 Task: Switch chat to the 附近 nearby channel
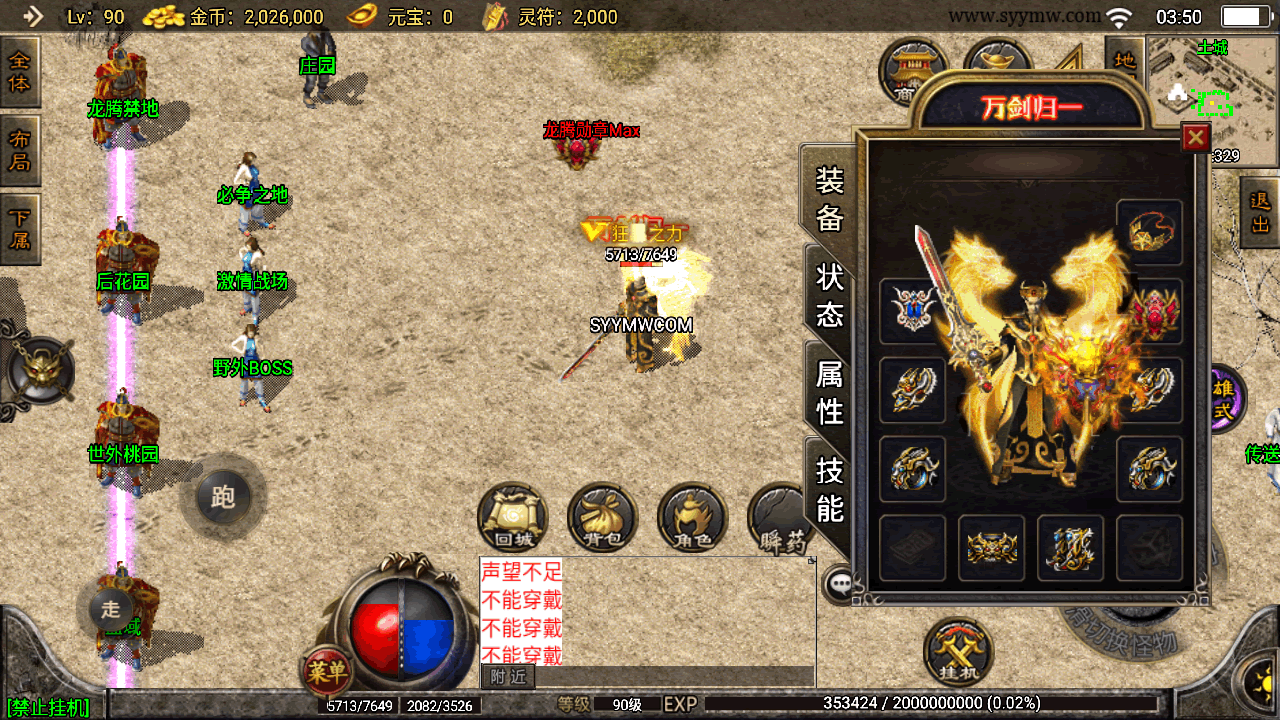coord(508,677)
